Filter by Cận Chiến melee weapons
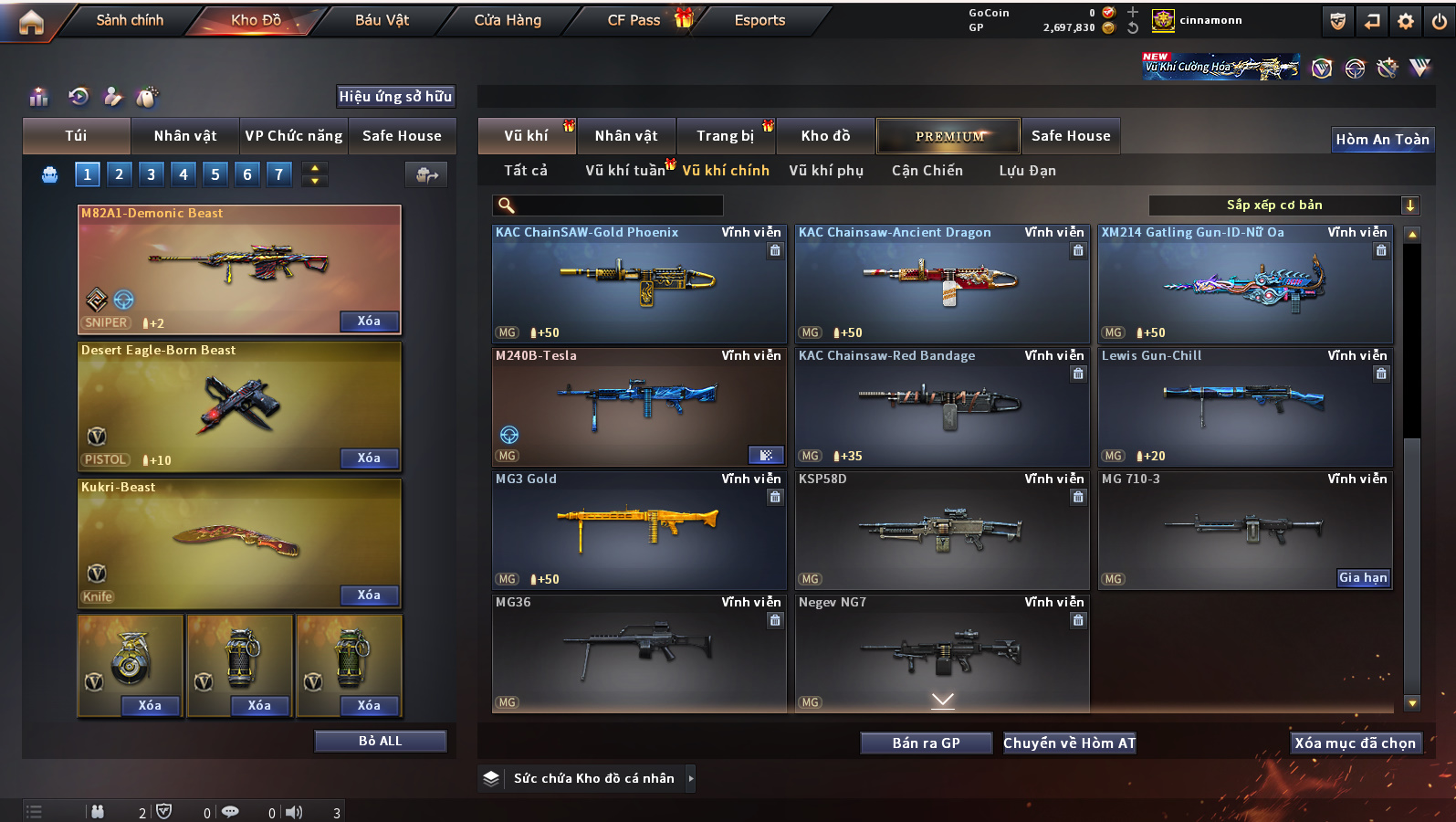The width and height of the screenshot is (1456, 822). pos(927,171)
